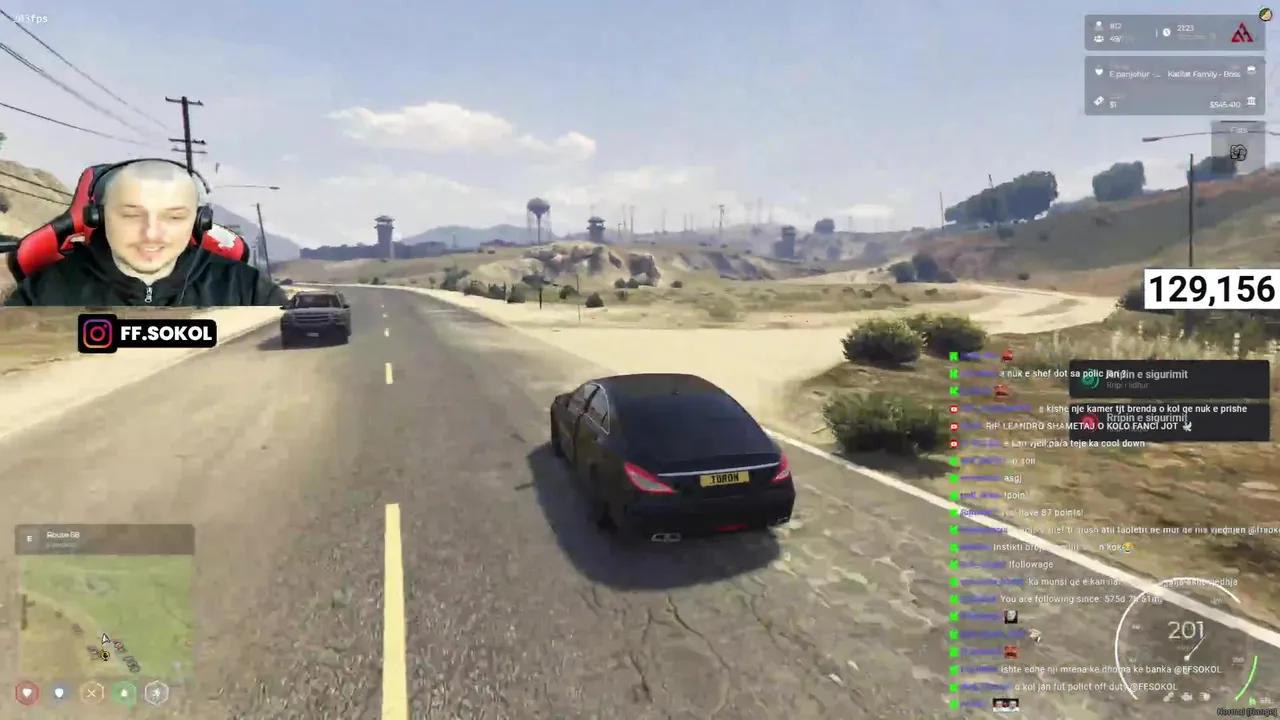This screenshot has height=720, width=1280.
Task: Select the stamina runner hexagon icon
Action: 156,693
